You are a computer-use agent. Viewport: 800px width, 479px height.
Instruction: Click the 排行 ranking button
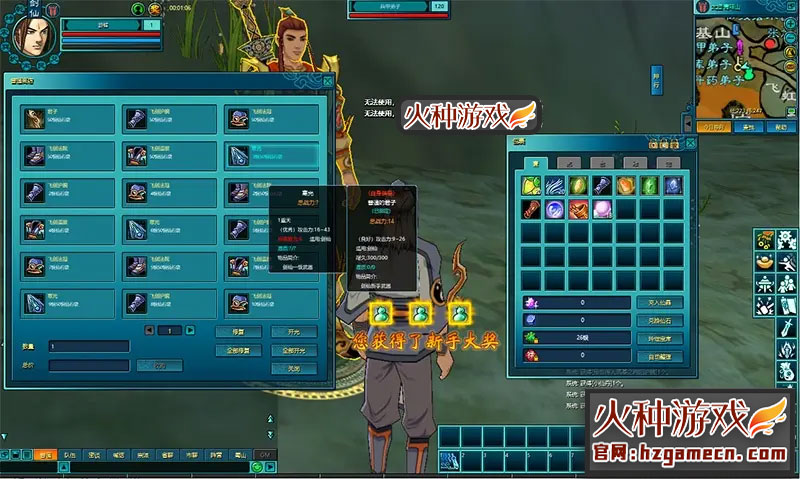(656, 79)
